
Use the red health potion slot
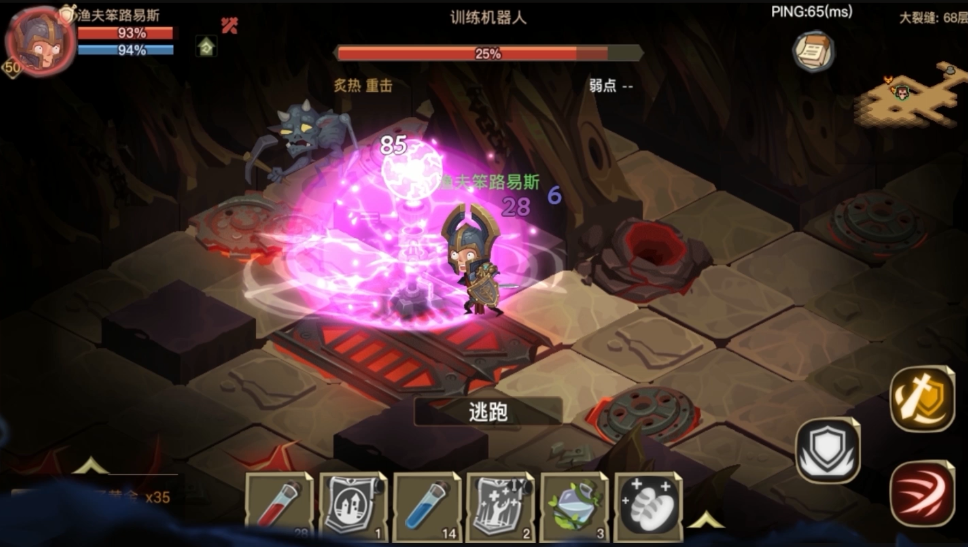click(279, 506)
